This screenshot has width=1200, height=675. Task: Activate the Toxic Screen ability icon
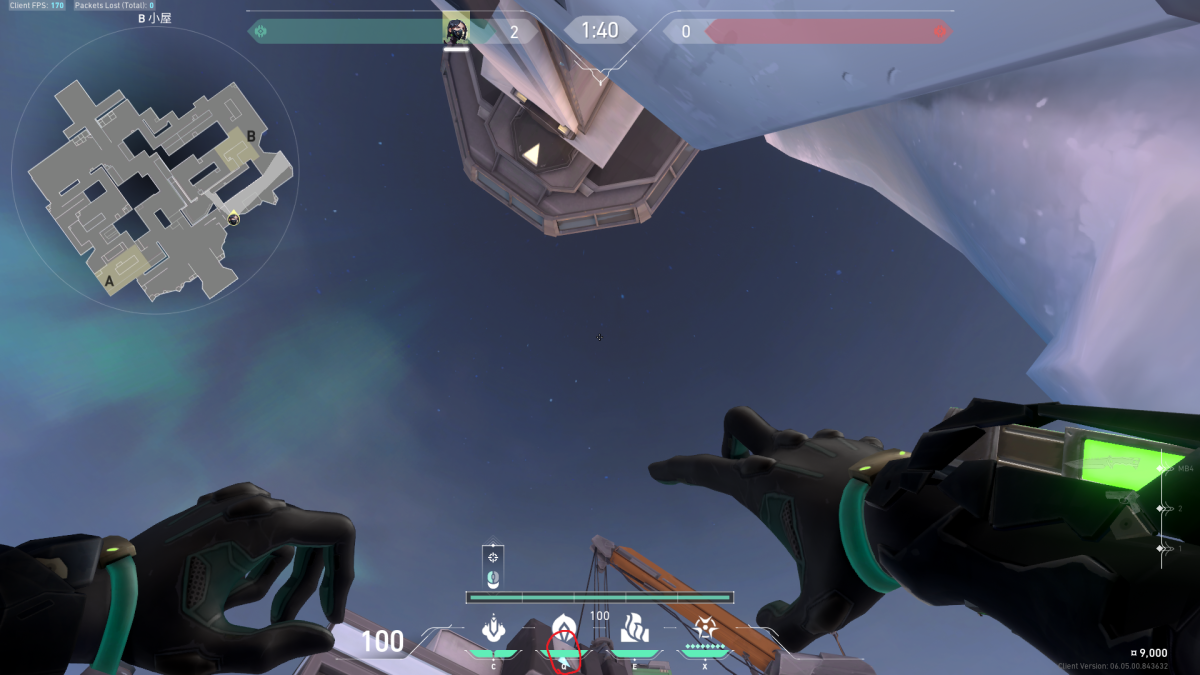[635, 629]
